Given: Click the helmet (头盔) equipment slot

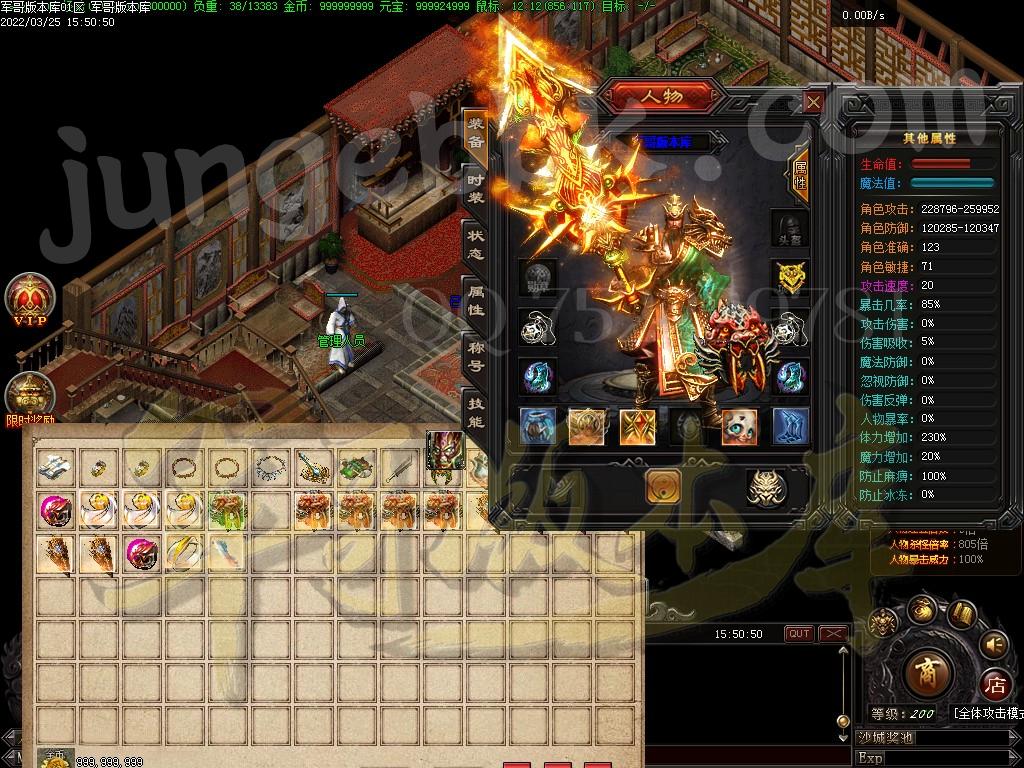Looking at the screenshot, I should [790, 229].
